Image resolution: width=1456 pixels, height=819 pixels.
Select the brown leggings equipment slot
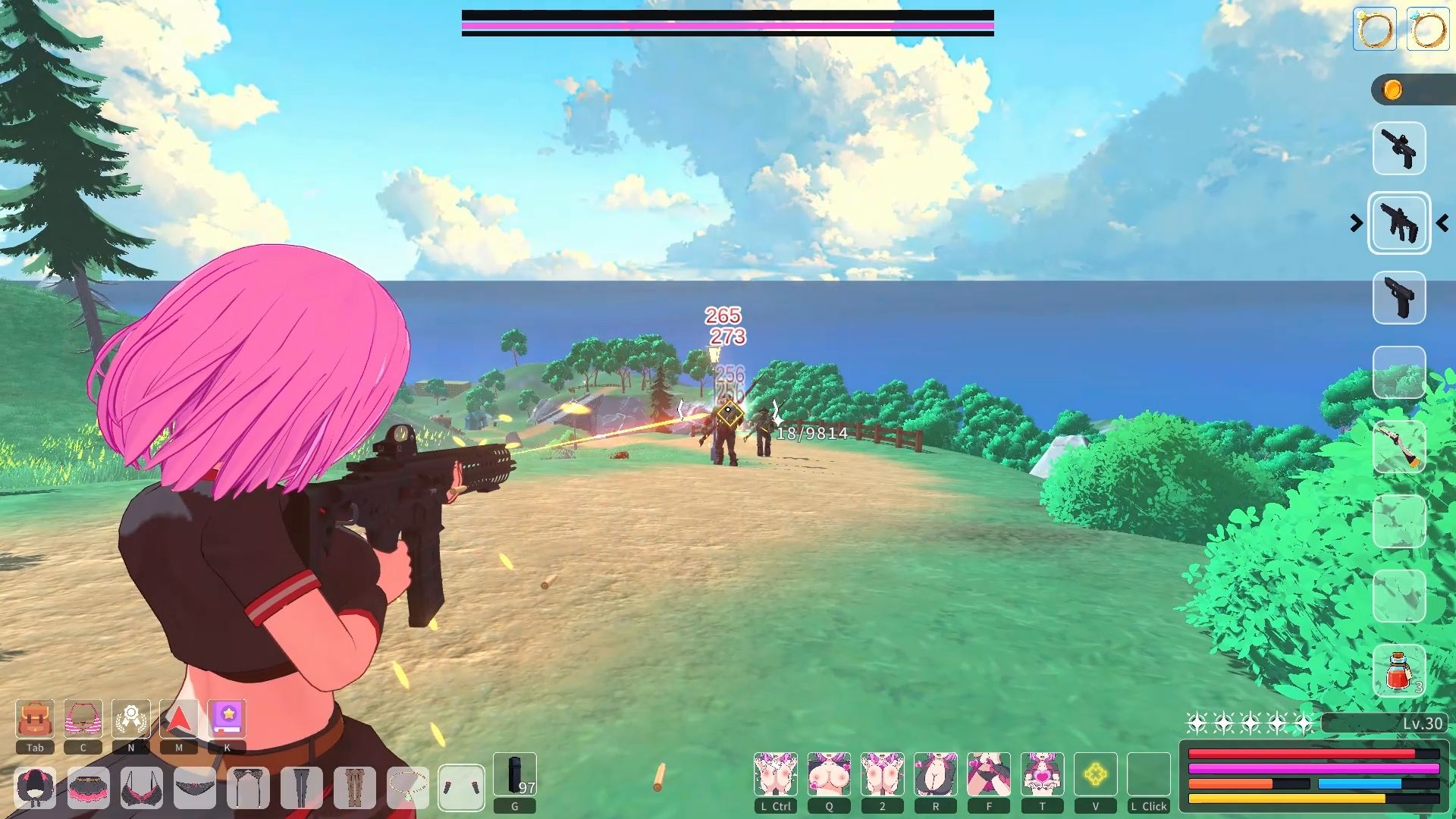(355, 787)
